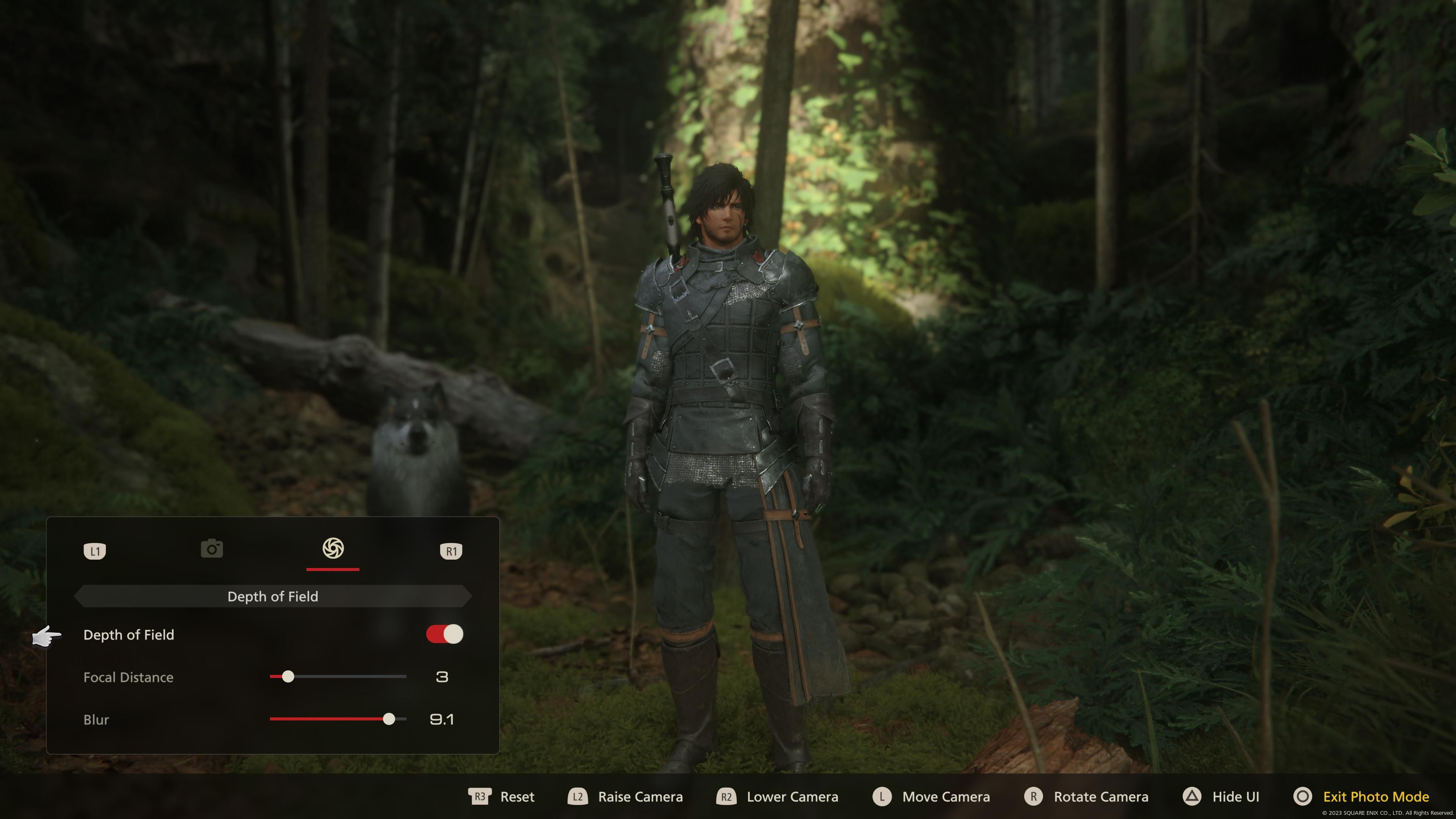Switch to the camera tab in photo settings
Screen dimensions: 1456x819
pyautogui.click(x=212, y=549)
